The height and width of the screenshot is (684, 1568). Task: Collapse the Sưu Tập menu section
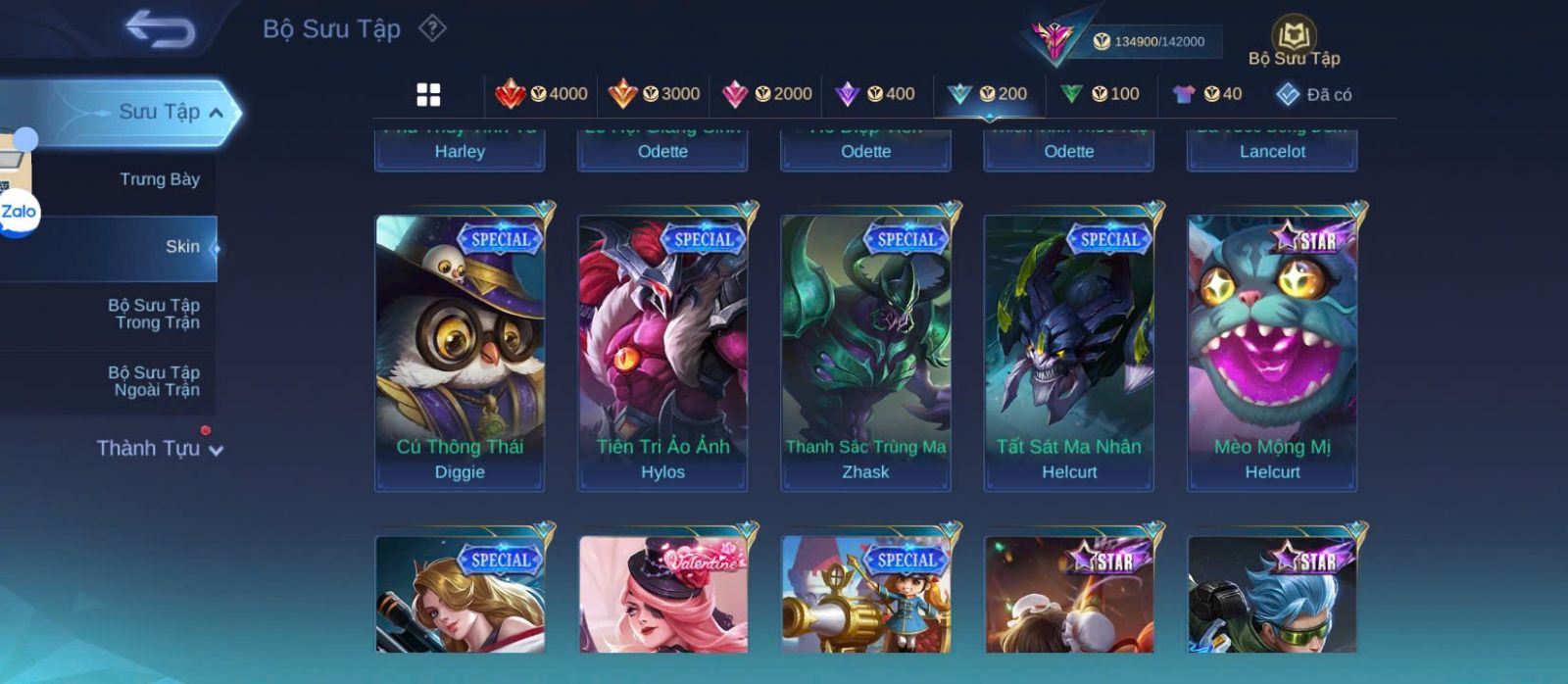[216, 113]
